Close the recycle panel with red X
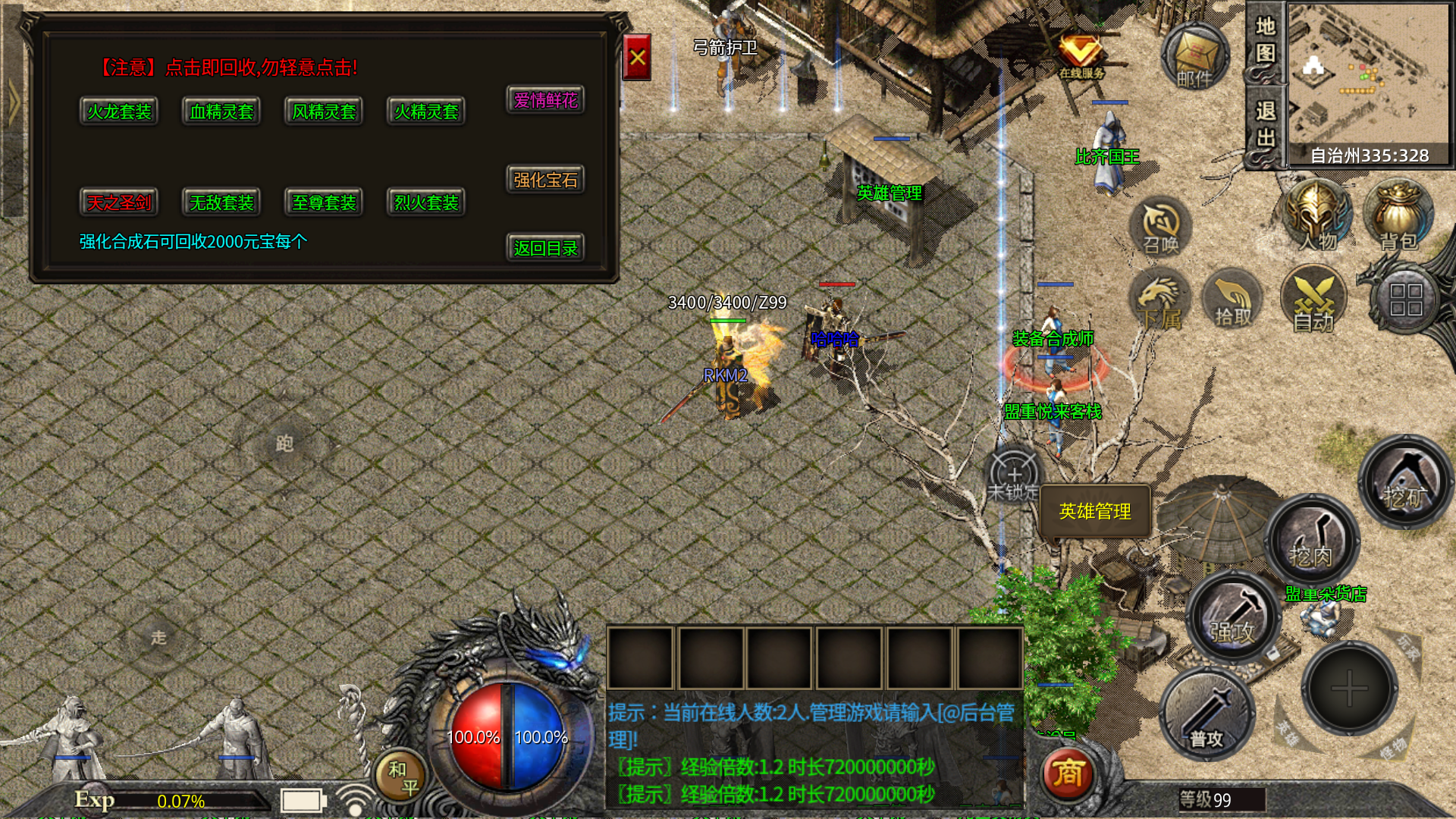The width and height of the screenshot is (1456, 819). [636, 58]
